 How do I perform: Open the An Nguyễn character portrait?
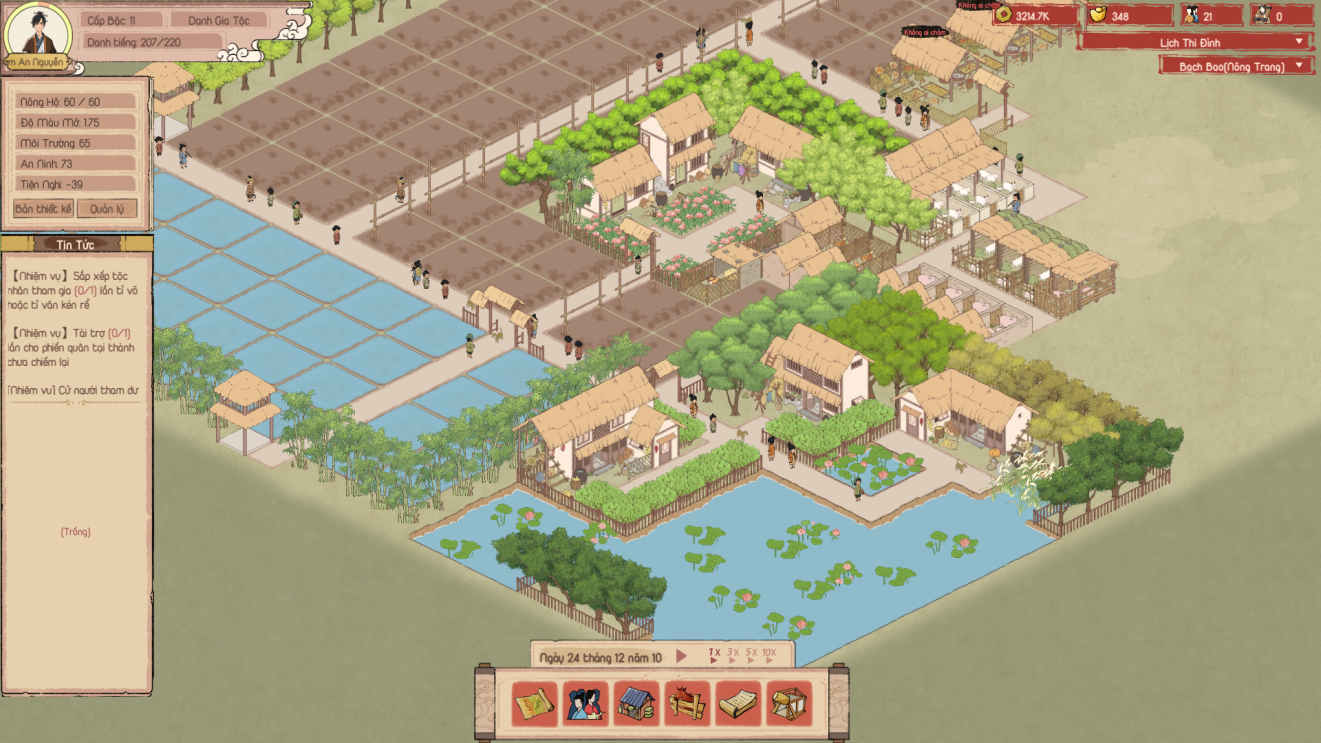pos(38,32)
